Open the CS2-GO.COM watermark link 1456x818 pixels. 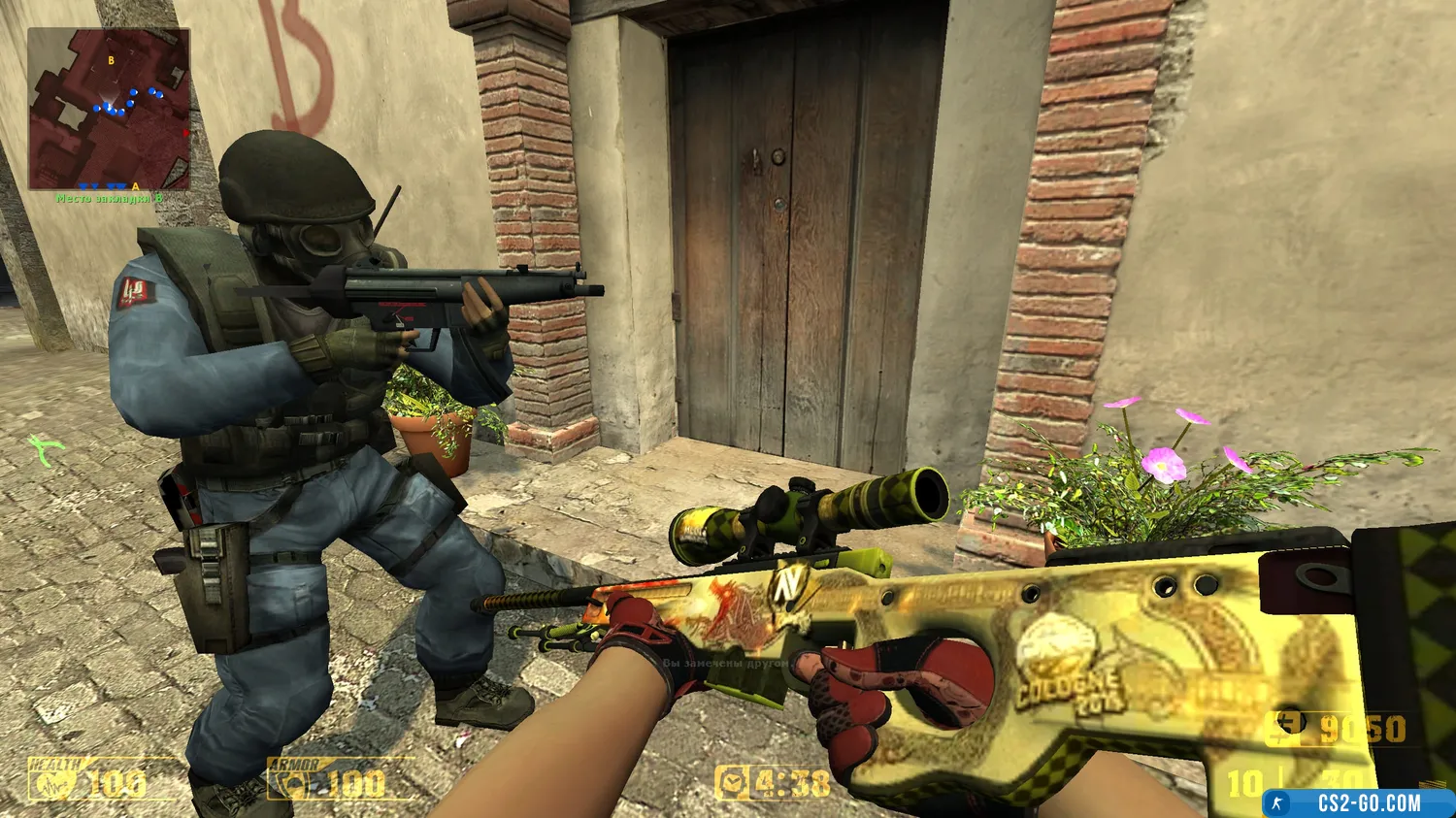click(1357, 803)
